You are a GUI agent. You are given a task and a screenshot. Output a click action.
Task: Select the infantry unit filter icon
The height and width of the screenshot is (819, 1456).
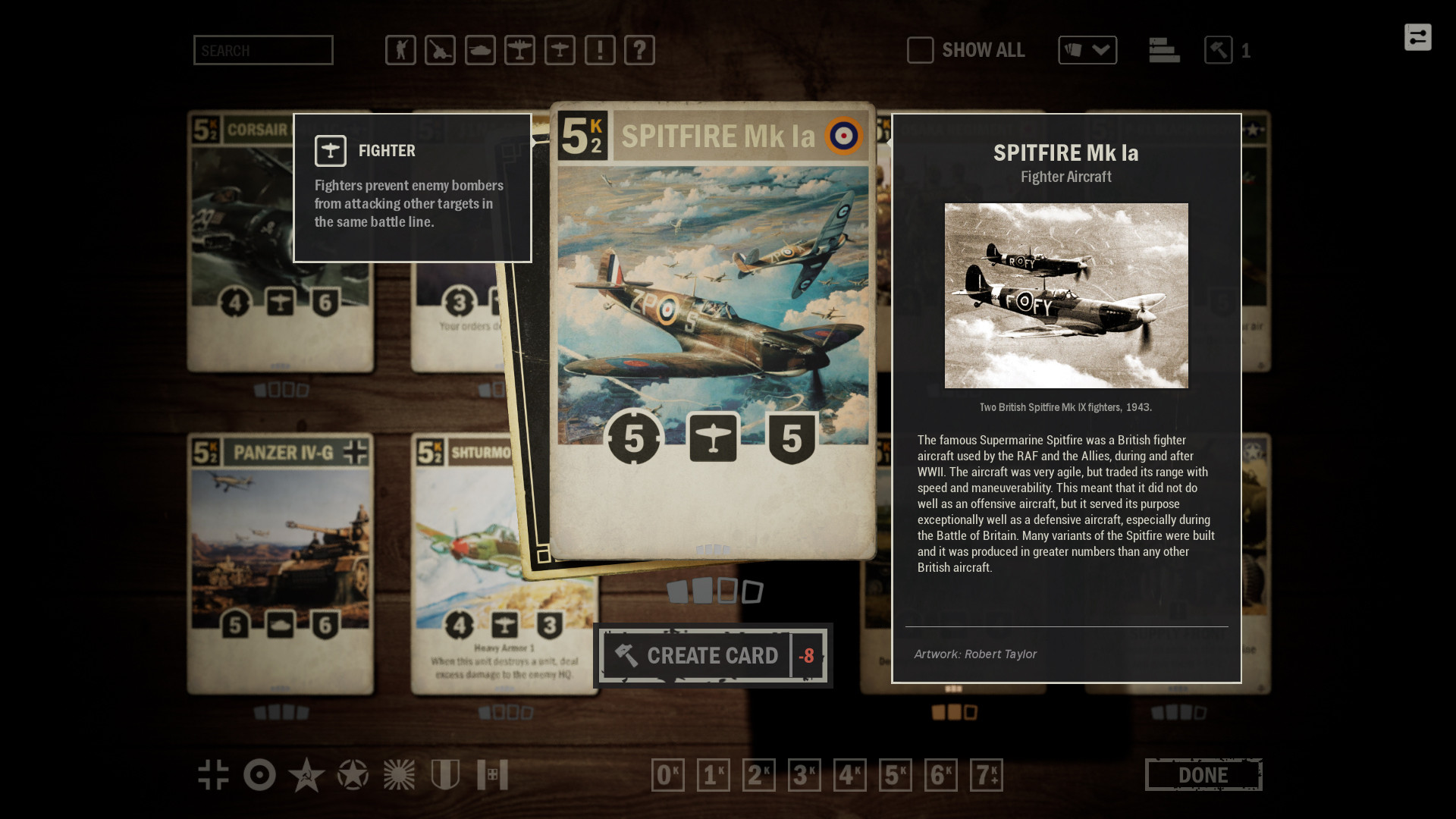pyautogui.click(x=400, y=50)
